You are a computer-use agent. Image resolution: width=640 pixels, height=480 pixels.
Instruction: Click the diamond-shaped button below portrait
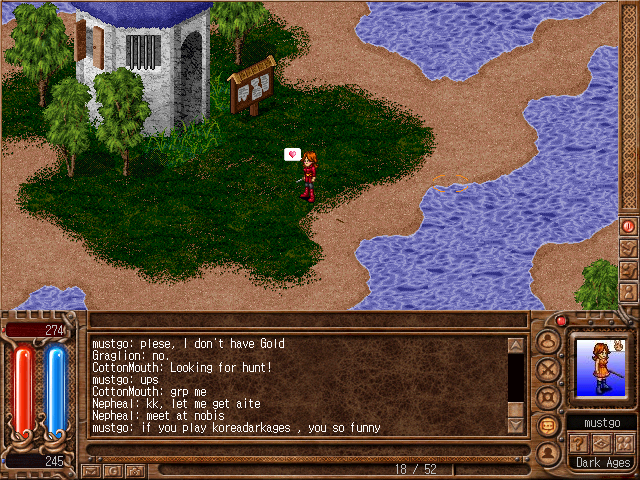[601, 442]
